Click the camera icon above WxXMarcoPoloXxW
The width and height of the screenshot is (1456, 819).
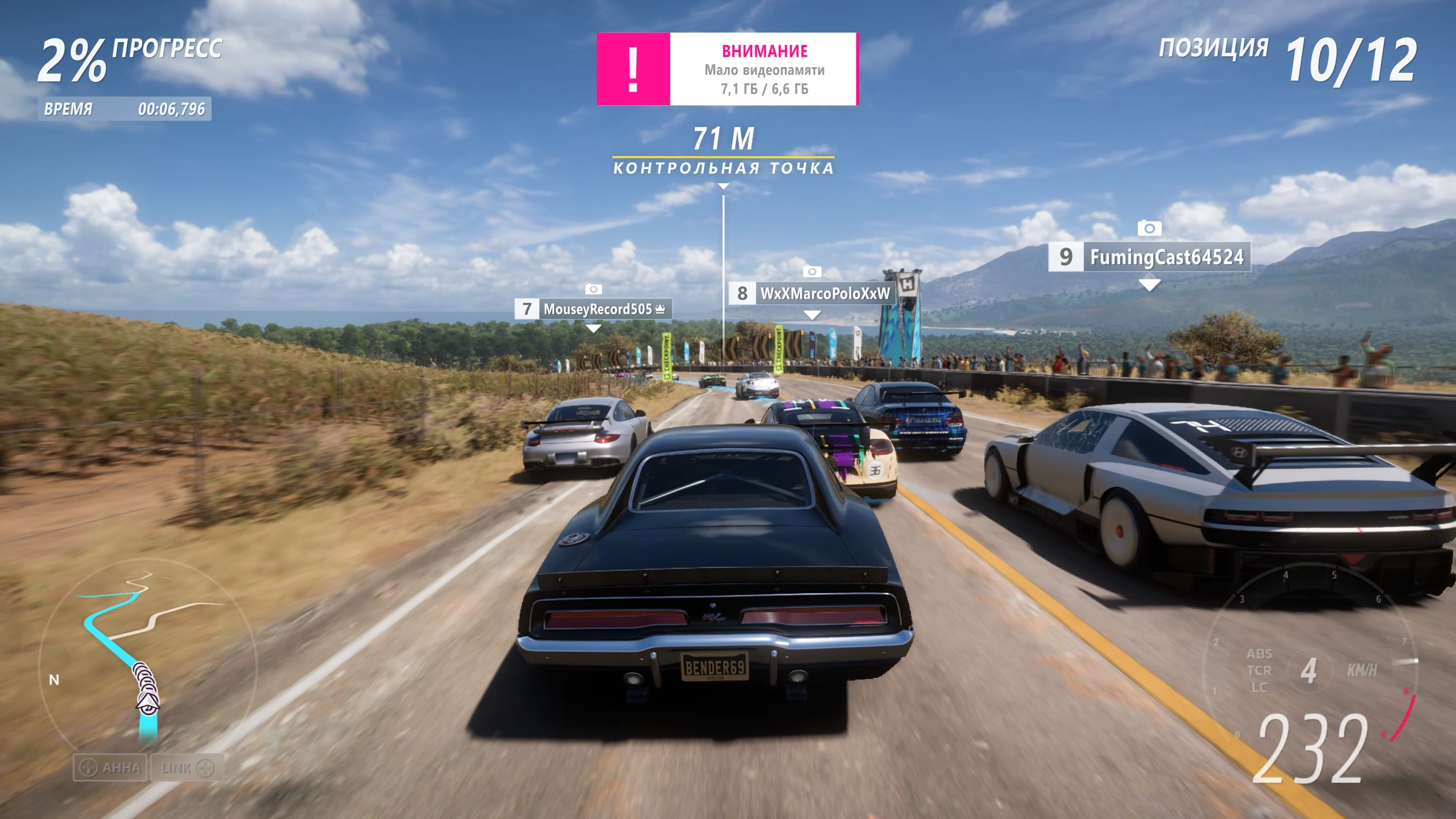[812, 271]
